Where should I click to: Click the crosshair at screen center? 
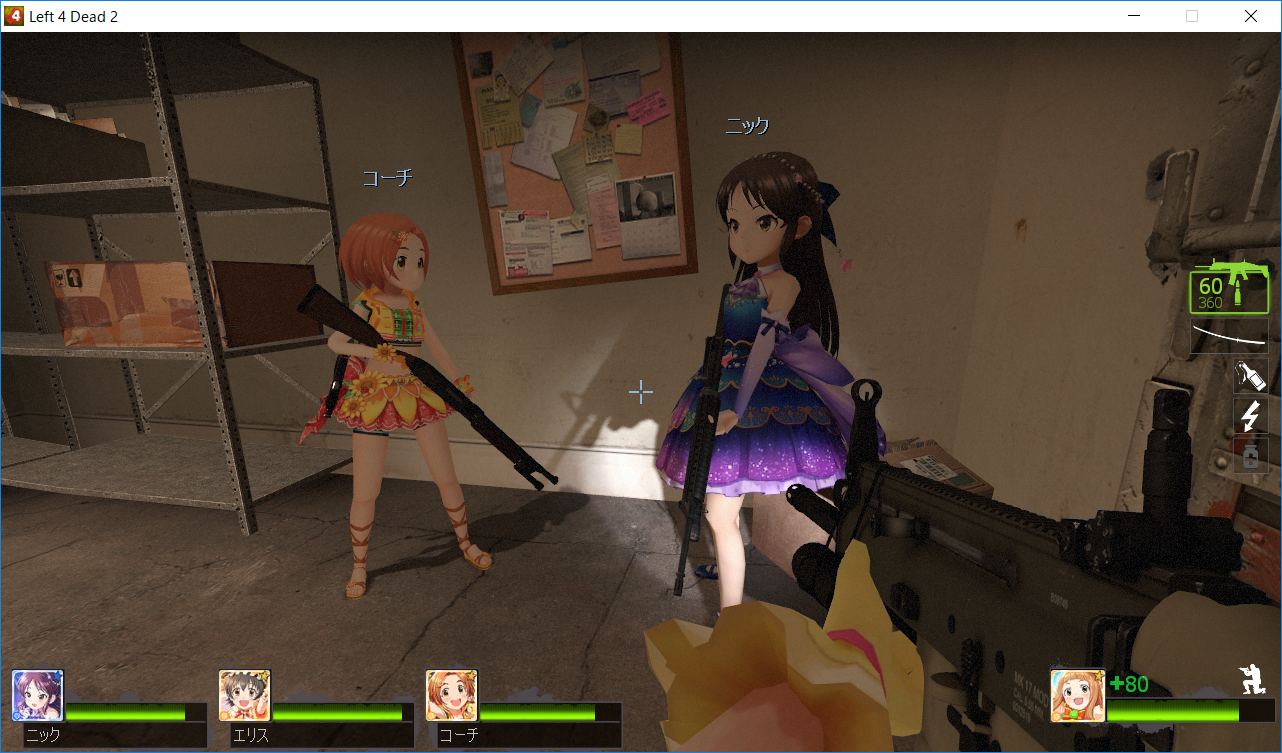click(x=640, y=392)
